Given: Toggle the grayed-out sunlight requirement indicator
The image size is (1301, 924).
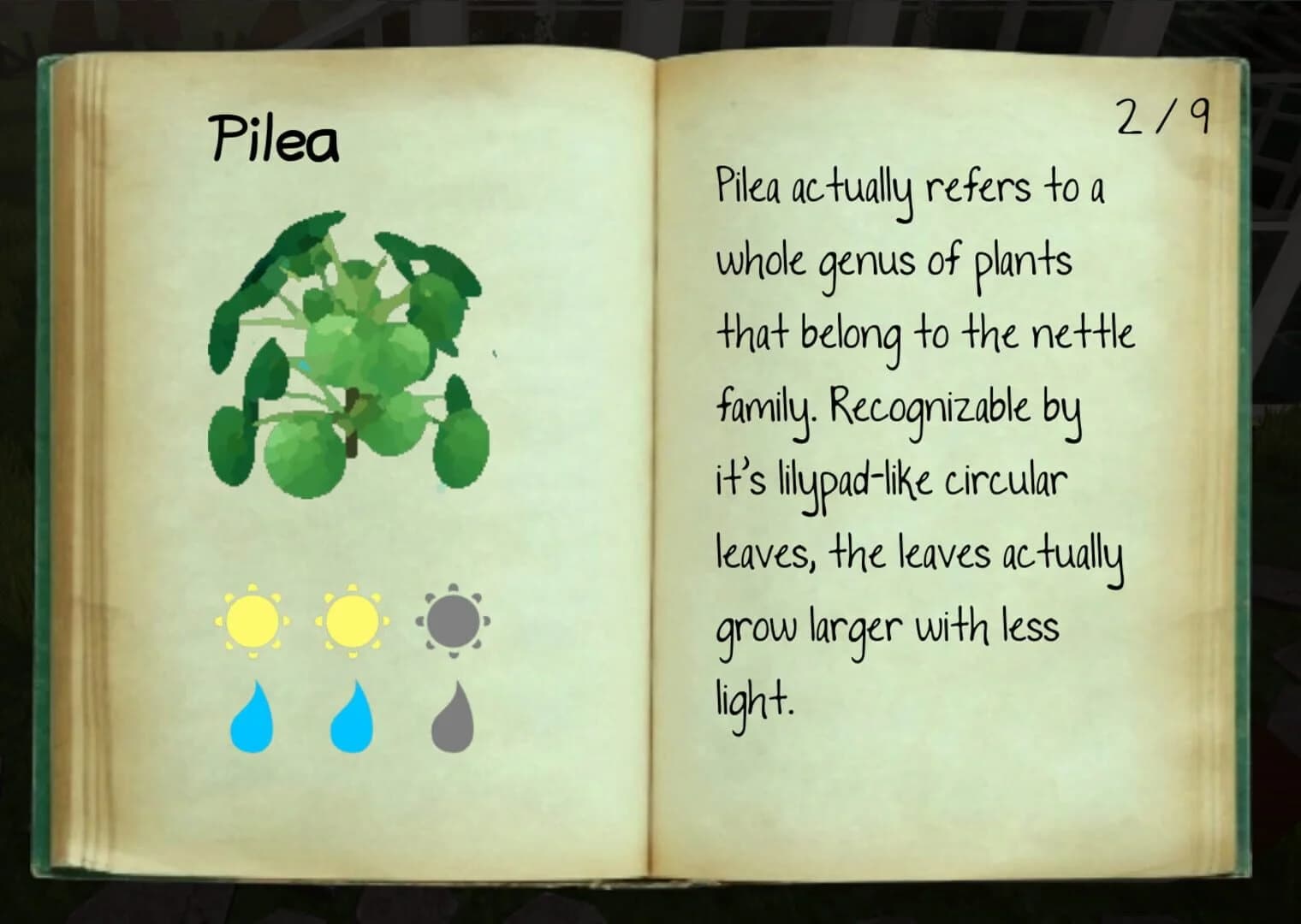Looking at the screenshot, I should point(454,622).
